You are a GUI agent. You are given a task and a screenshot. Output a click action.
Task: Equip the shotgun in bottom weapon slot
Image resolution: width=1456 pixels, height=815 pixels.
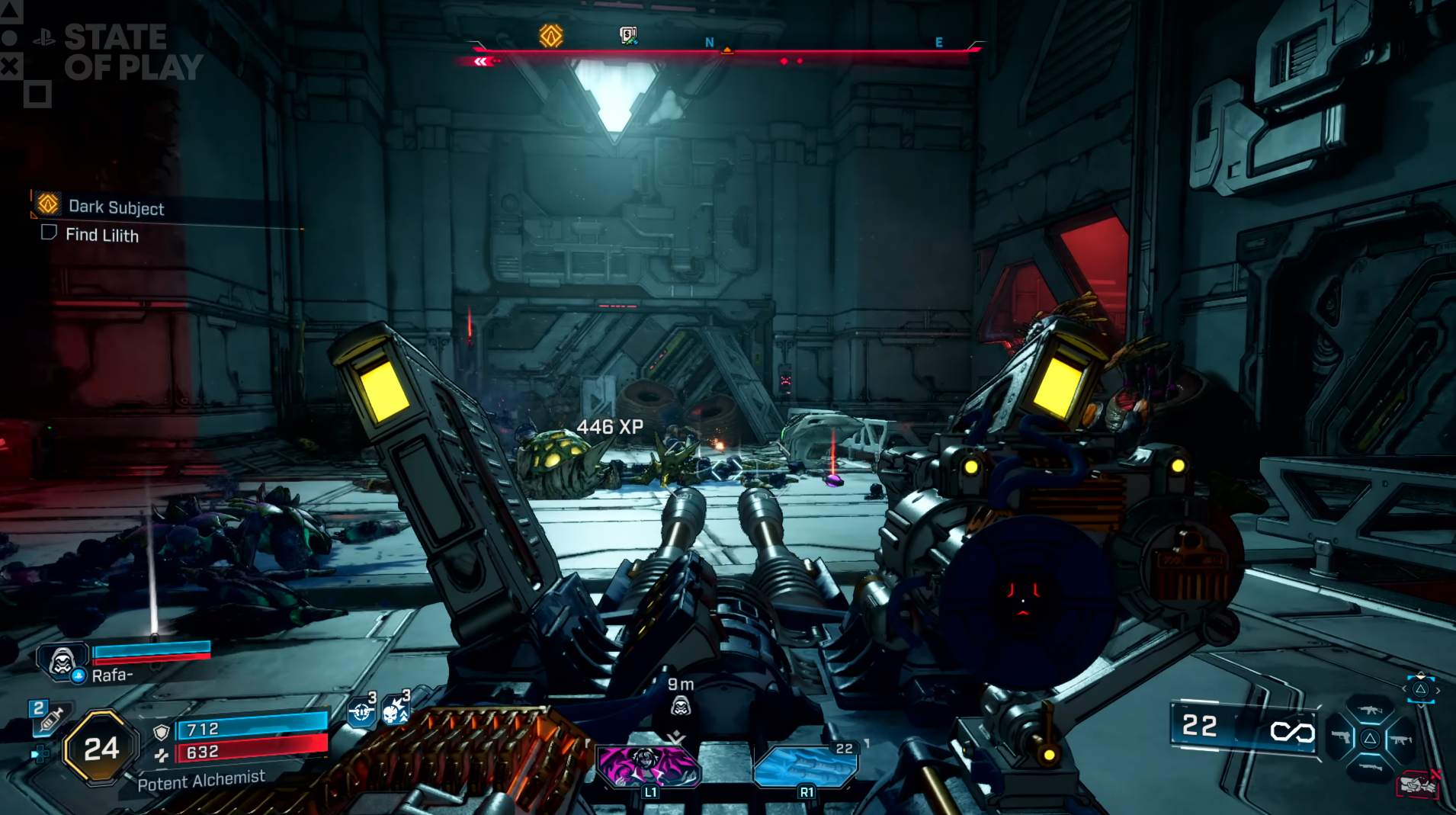coord(1370,766)
